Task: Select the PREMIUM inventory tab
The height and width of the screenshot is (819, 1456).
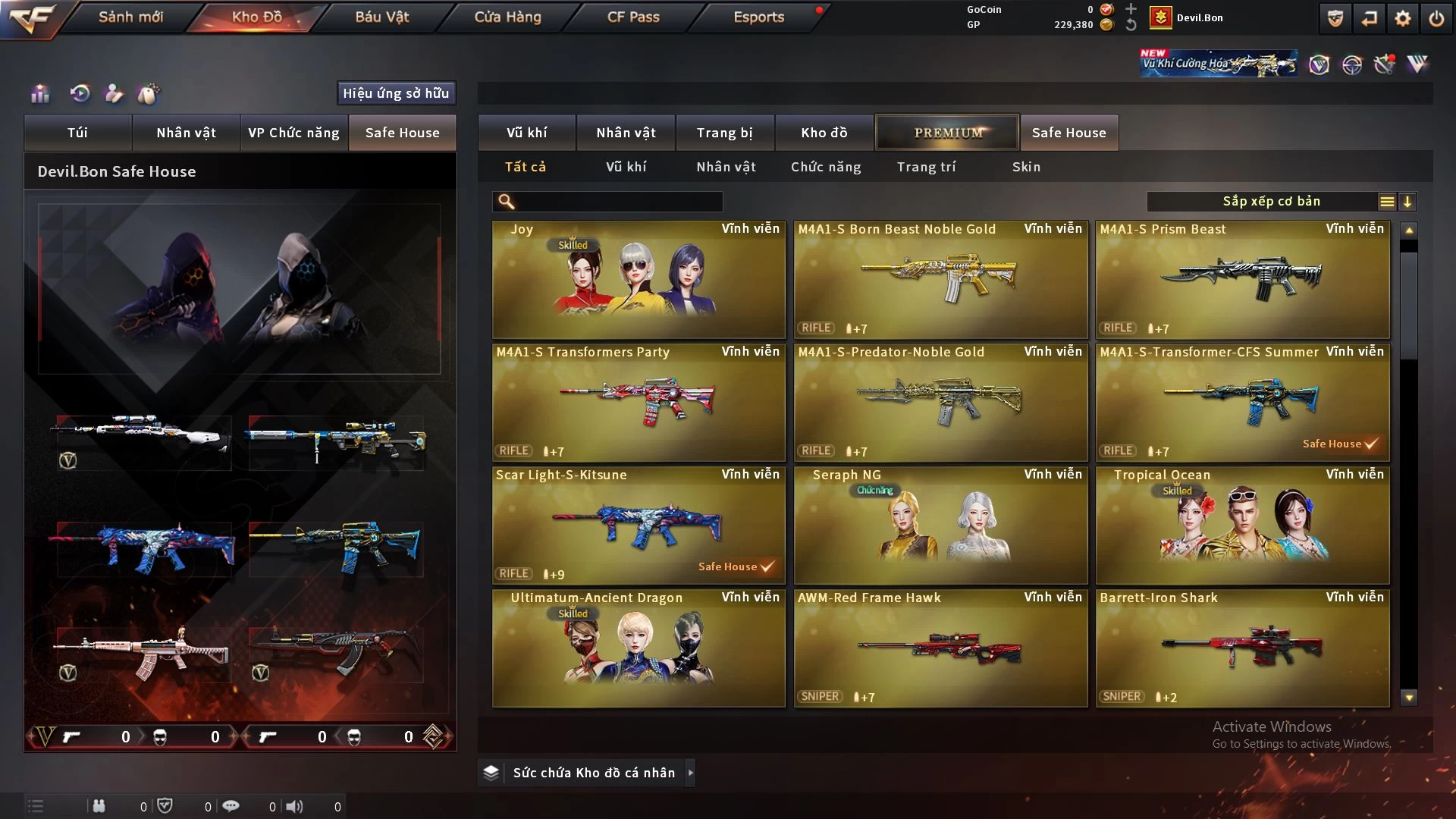Action: point(947,133)
